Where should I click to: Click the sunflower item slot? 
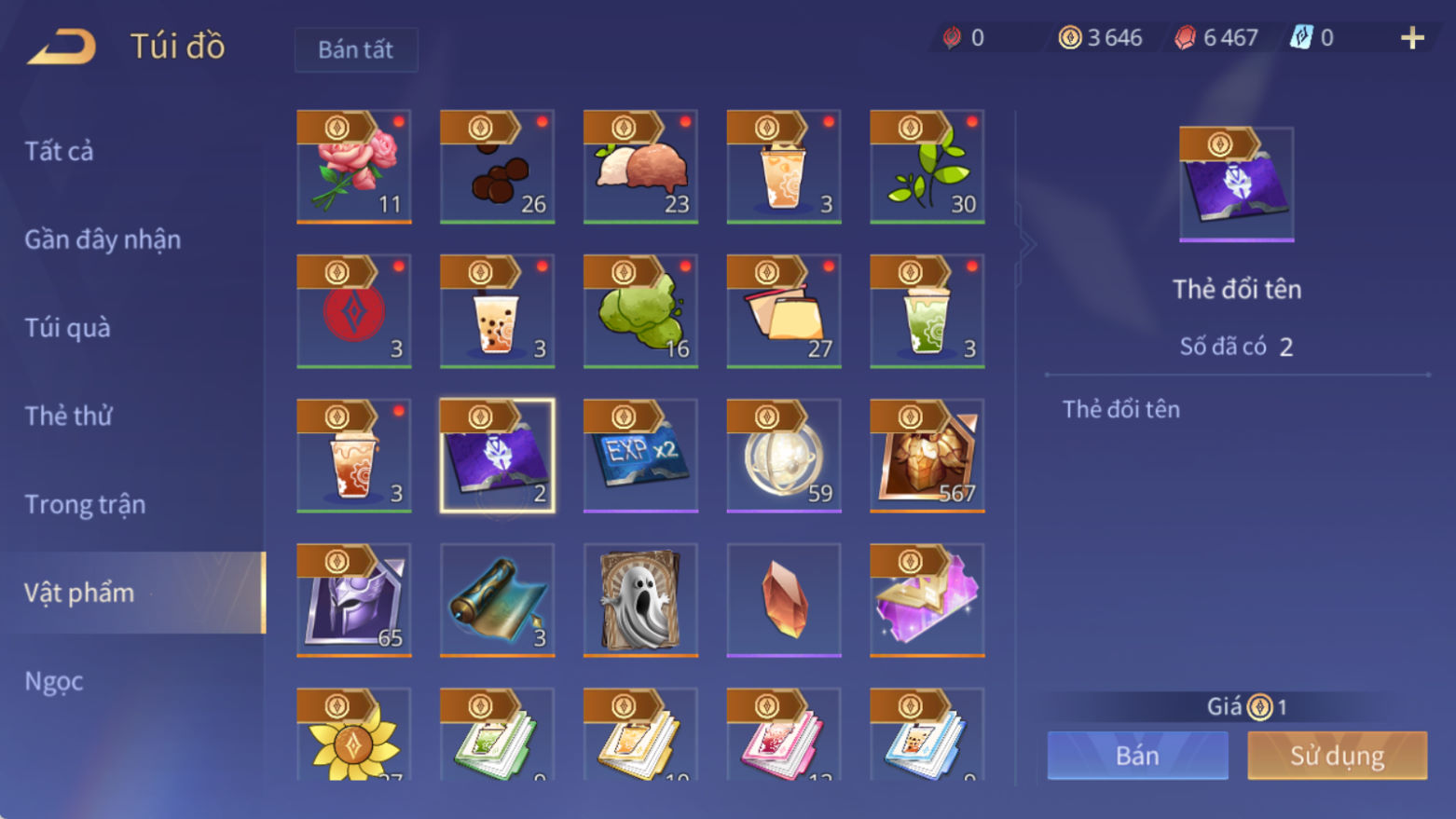[354, 736]
